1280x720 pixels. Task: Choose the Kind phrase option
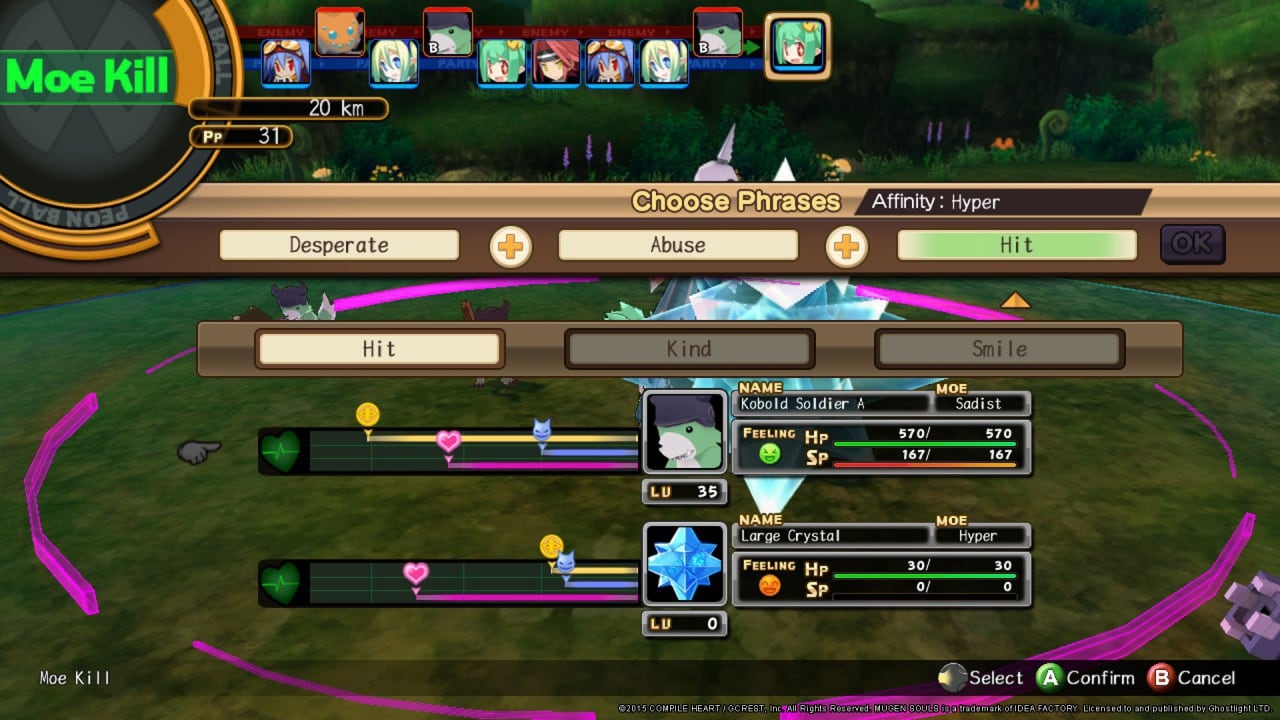point(689,349)
